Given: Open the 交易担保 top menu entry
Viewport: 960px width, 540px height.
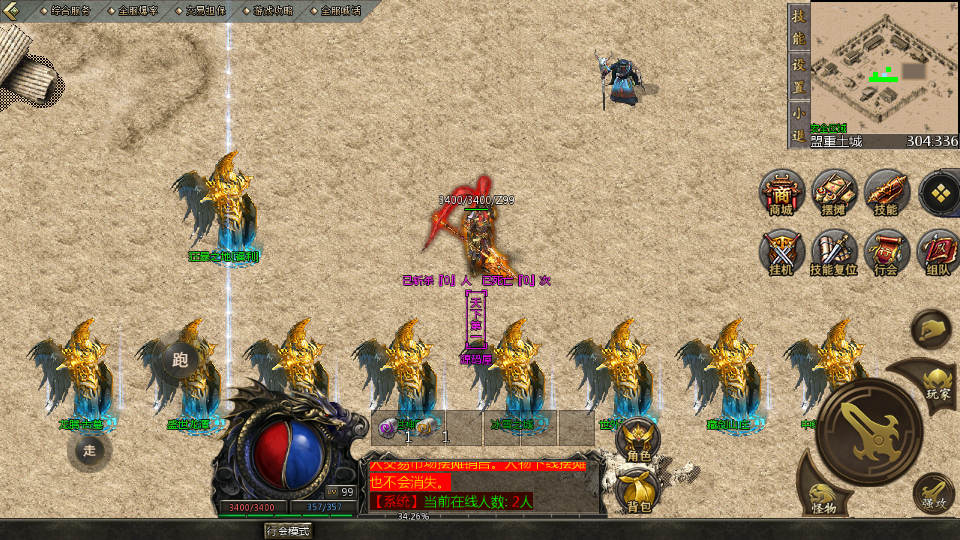Looking at the screenshot, I should coord(205,10).
